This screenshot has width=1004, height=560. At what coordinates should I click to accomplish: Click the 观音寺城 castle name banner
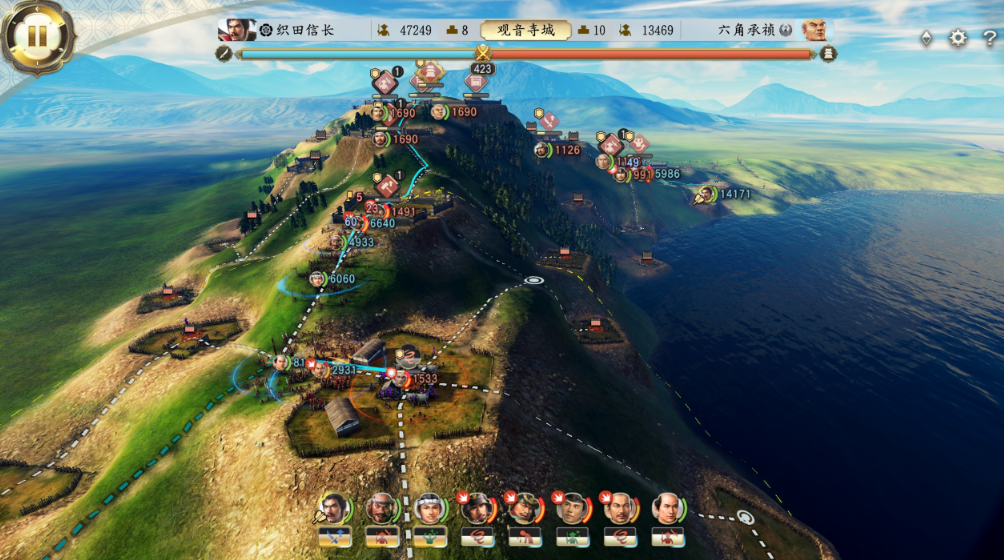click(x=526, y=30)
